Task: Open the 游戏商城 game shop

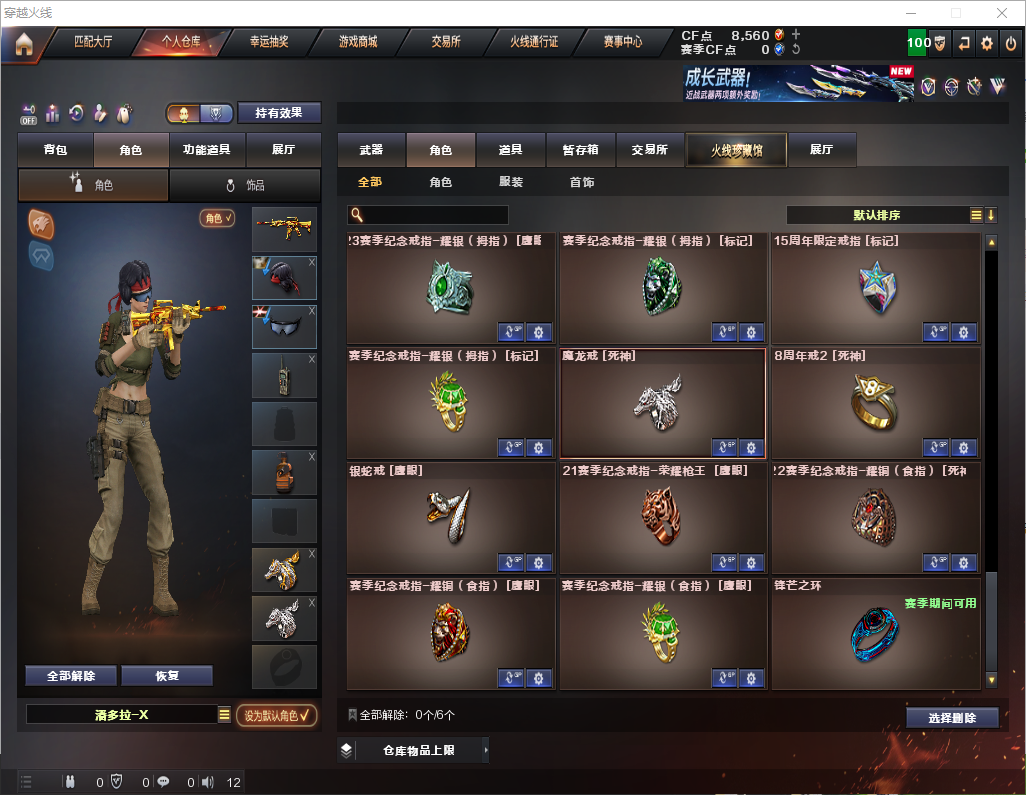Action: (x=357, y=43)
